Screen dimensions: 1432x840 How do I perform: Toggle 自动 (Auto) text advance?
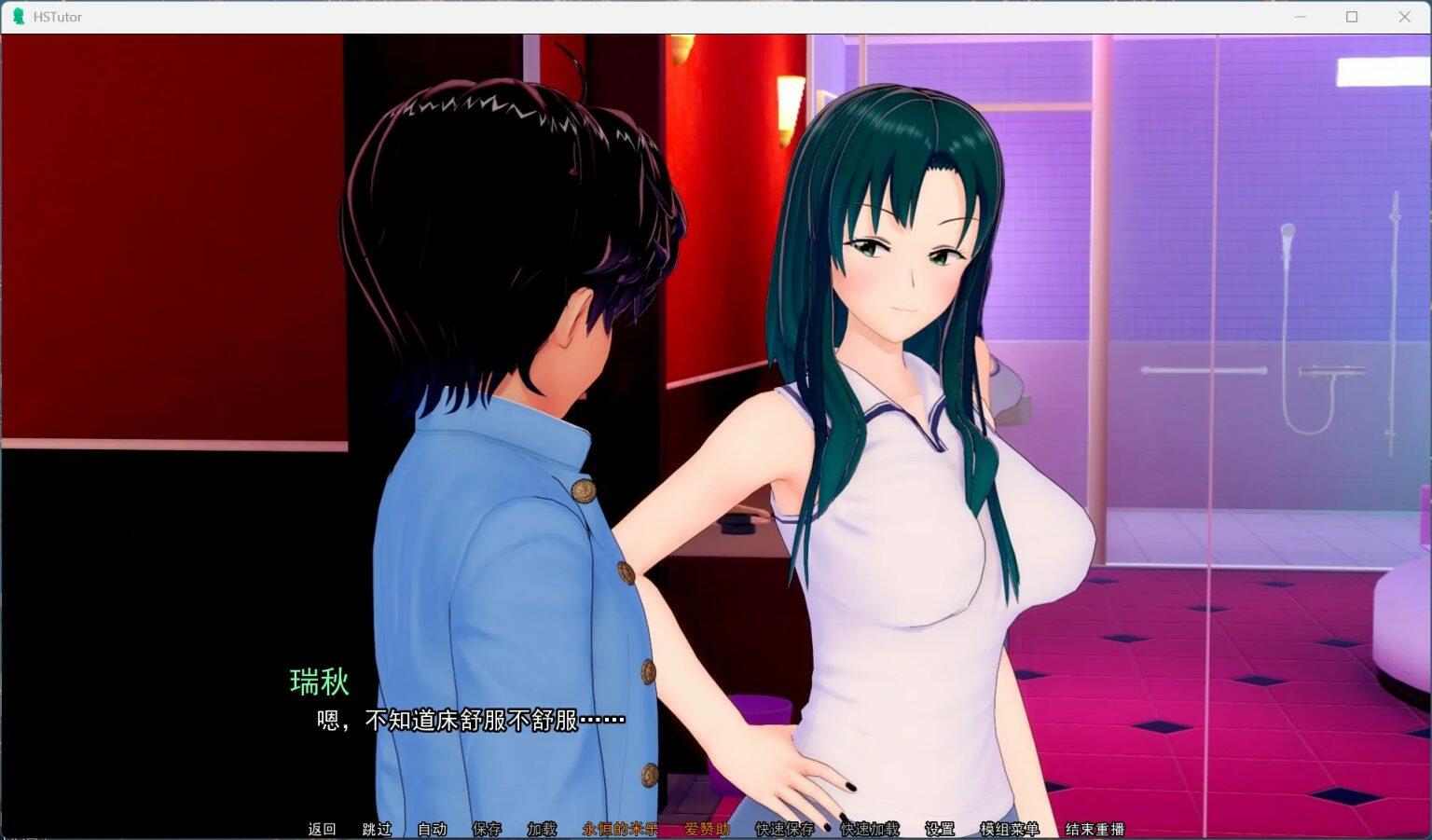(432, 829)
